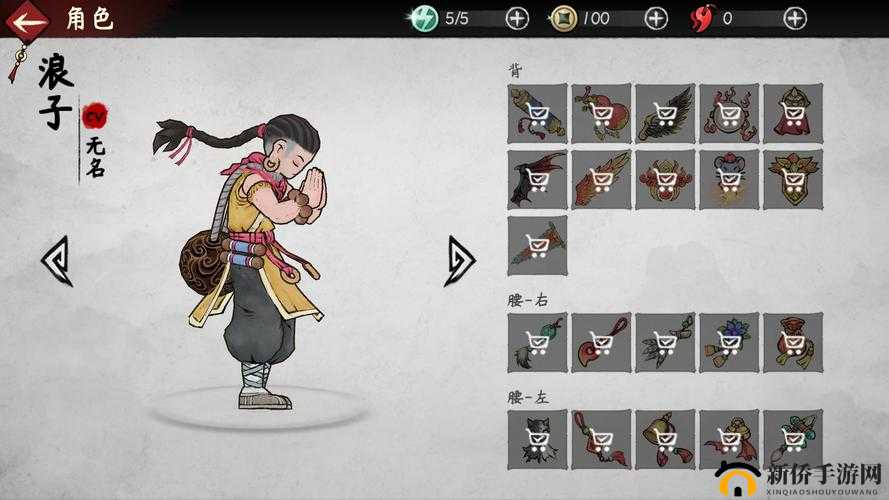Select the rolled scroll back item
This screenshot has height=500, width=889.
coord(537,113)
